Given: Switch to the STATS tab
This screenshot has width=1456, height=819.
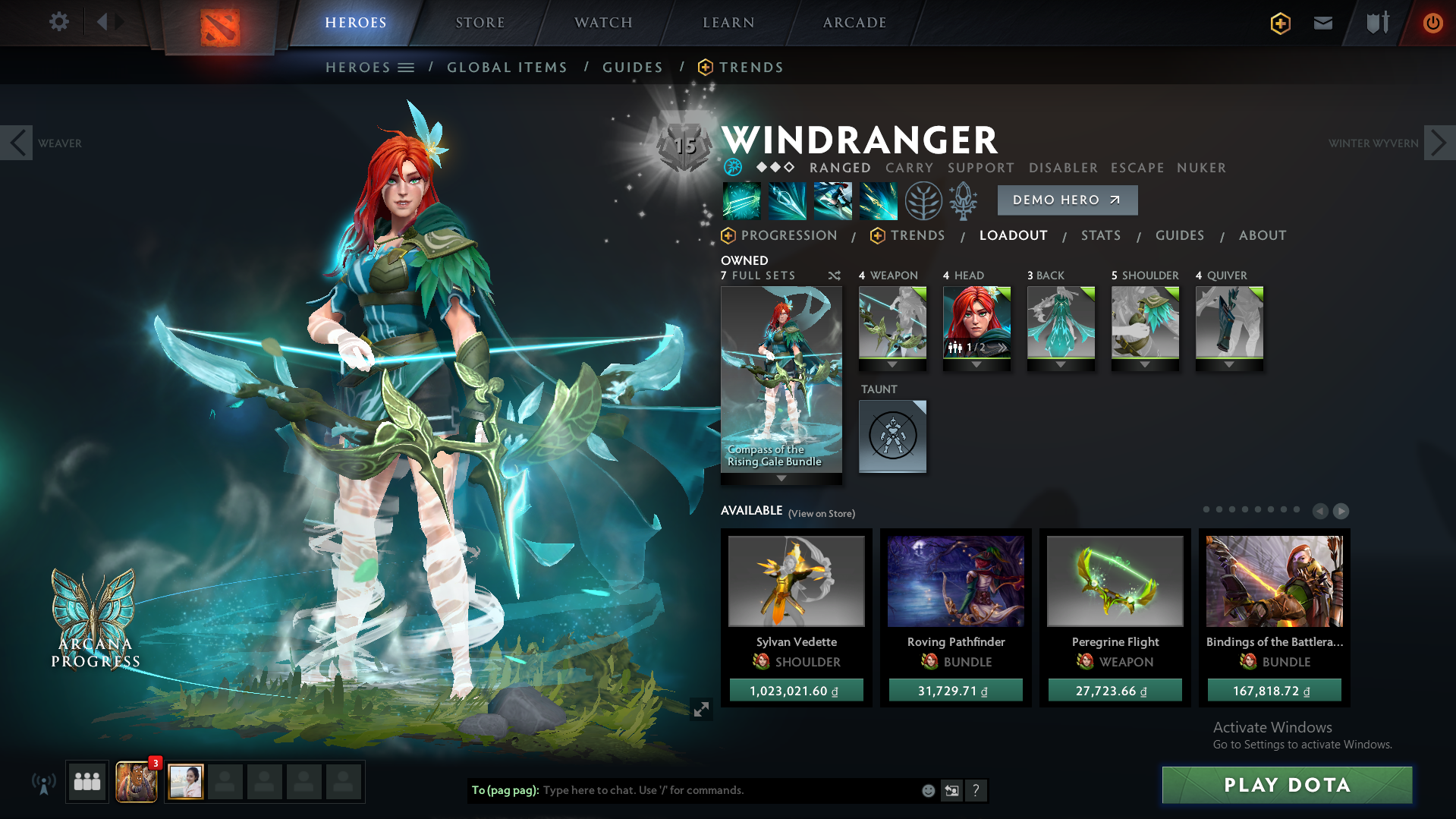Looking at the screenshot, I should 1101,235.
